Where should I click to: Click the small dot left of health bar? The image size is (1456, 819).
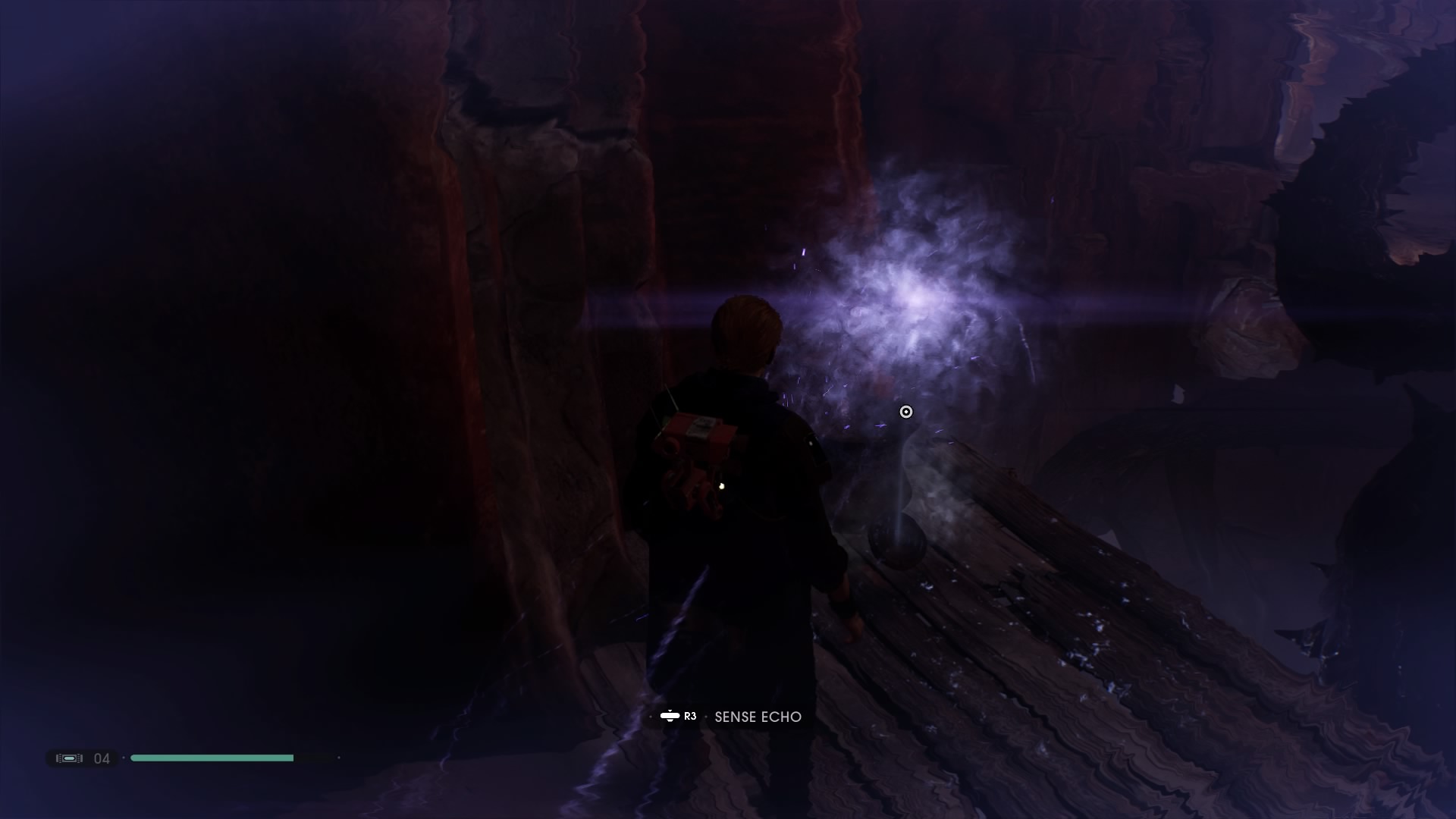[124, 758]
